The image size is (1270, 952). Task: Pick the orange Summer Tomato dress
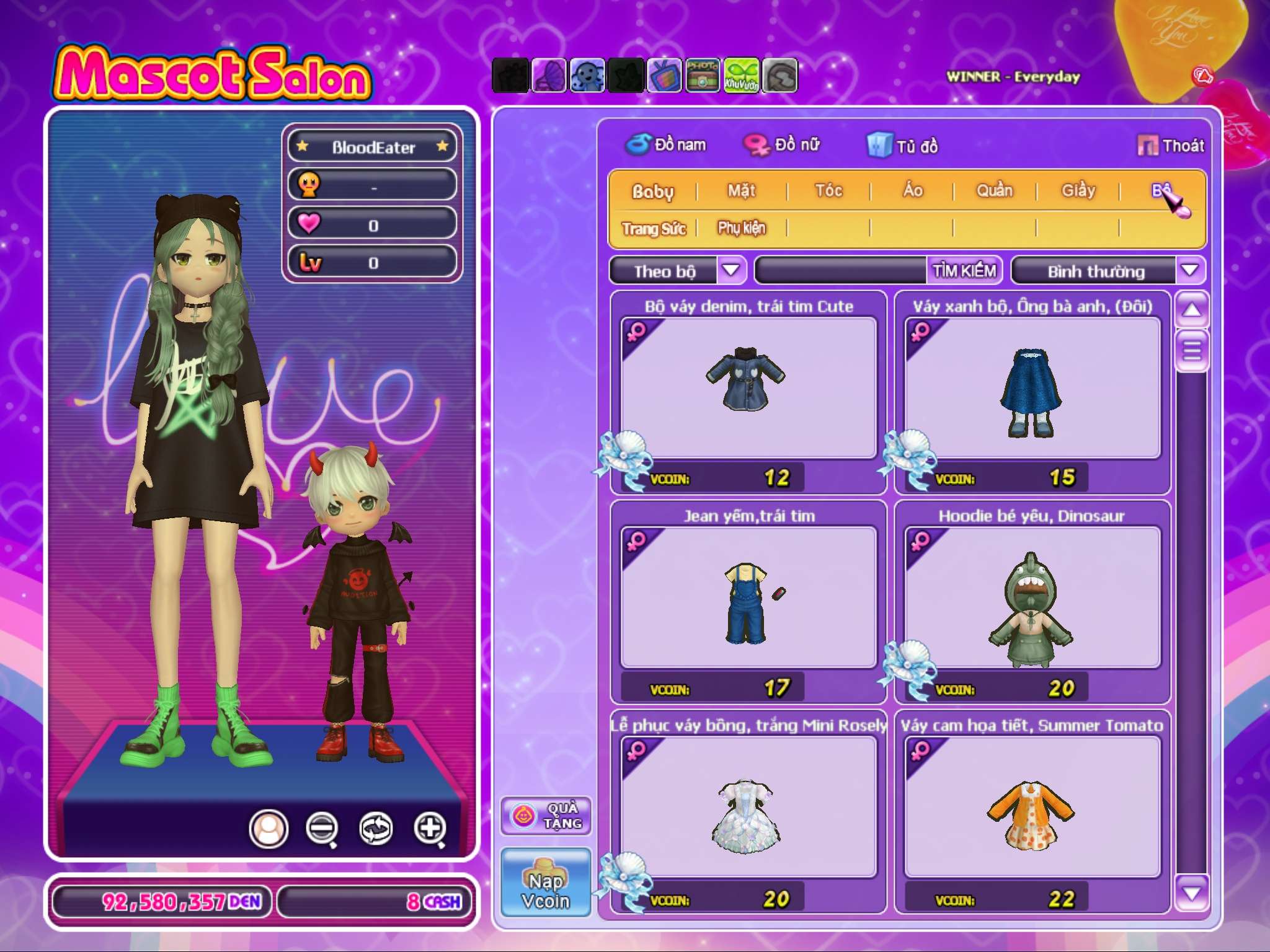tap(1032, 807)
